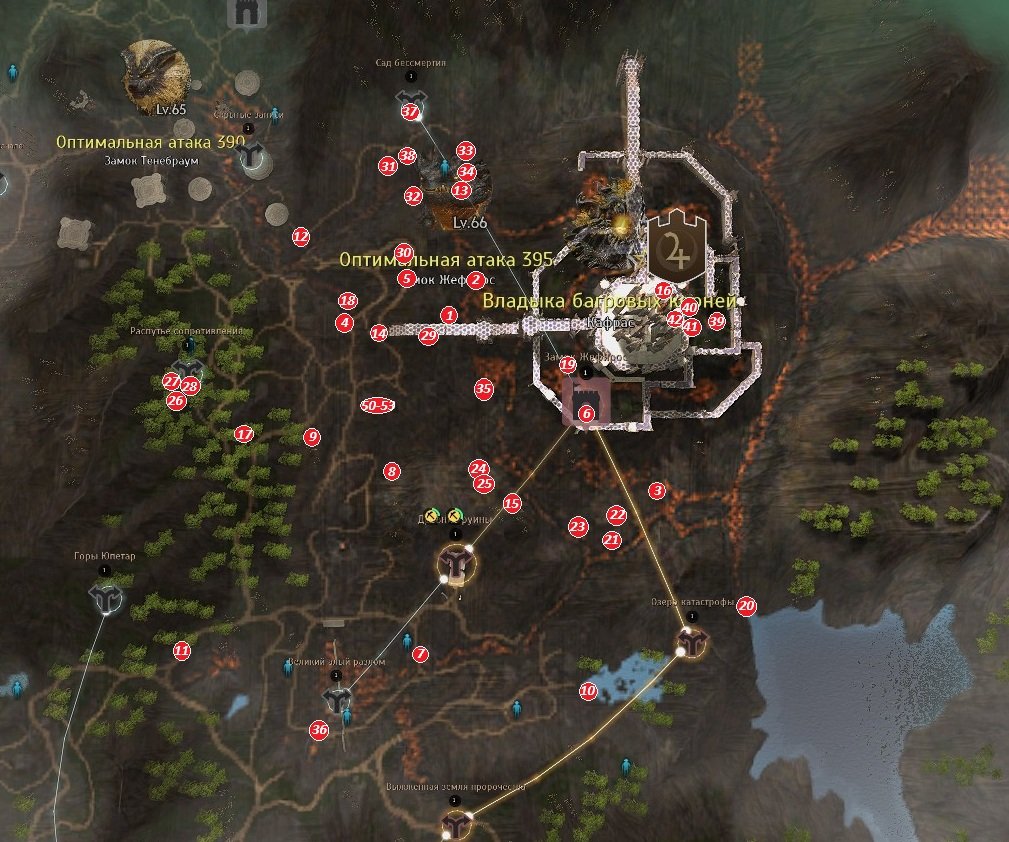Open the castle emblem marked 24
This screenshot has width=1009, height=842.
[x=677, y=246]
